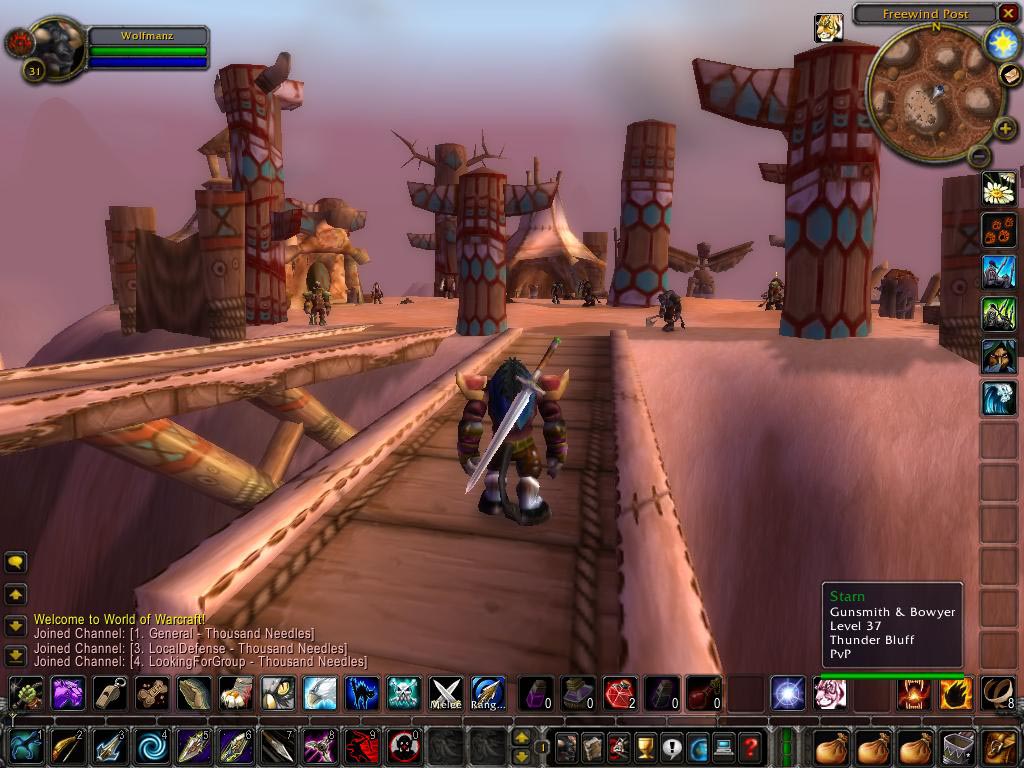Activate the blue swirl ability in slot 4
This screenshot has height=768, width=1024.
point(152,746)
